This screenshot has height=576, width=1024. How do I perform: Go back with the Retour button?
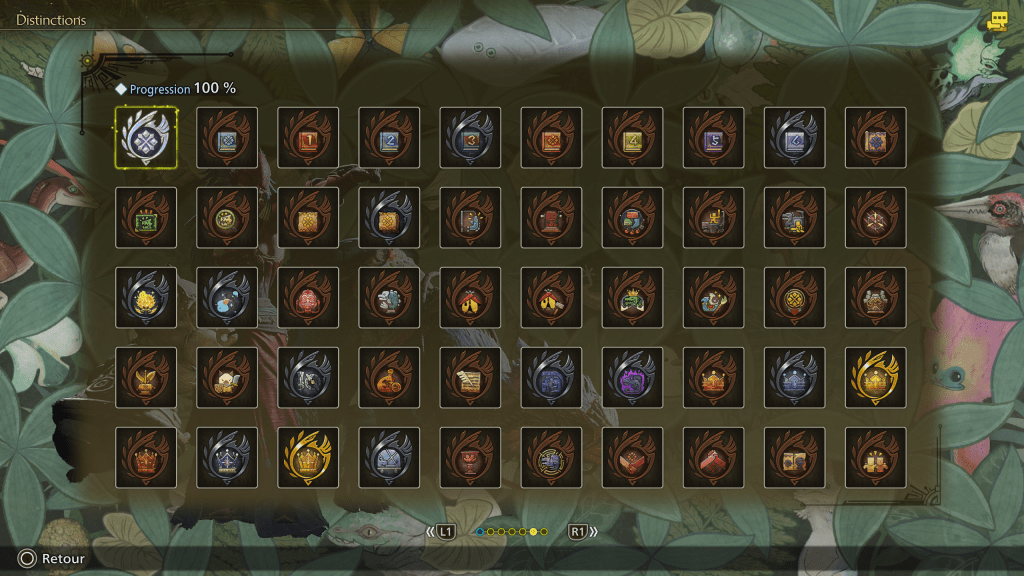coord(48,559)
